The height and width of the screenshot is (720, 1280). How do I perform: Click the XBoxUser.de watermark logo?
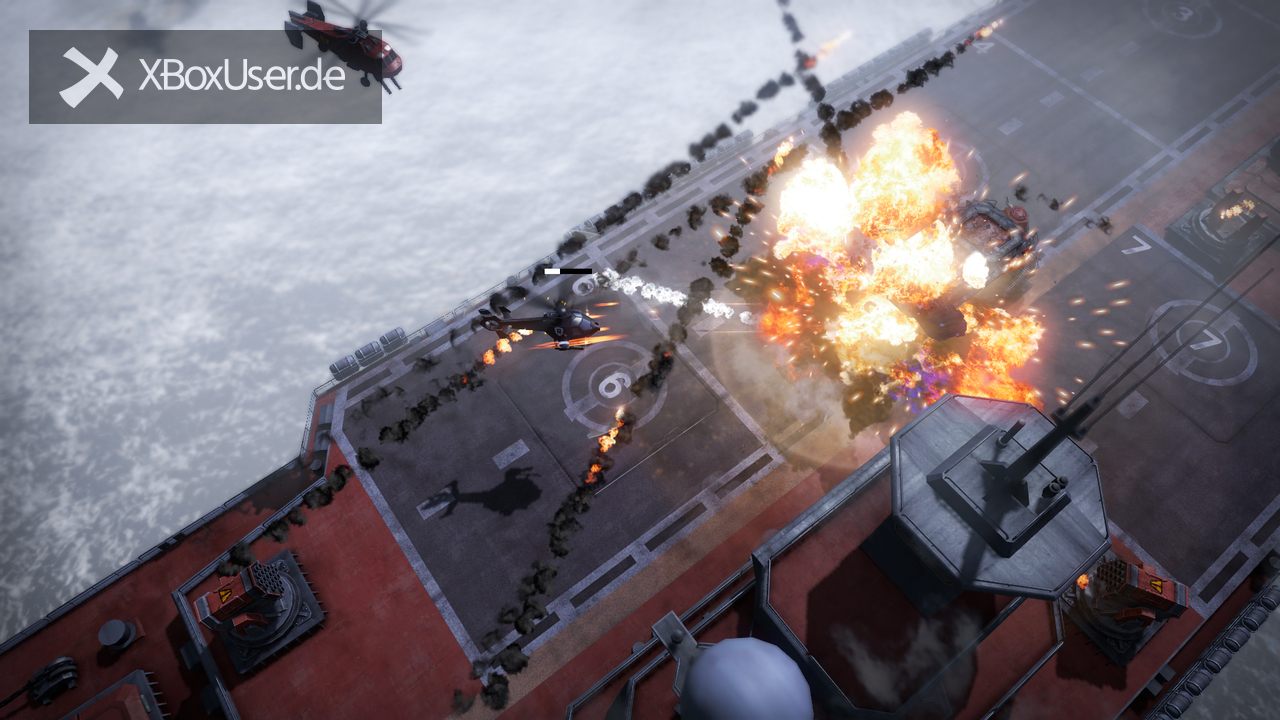pos(204,77)
